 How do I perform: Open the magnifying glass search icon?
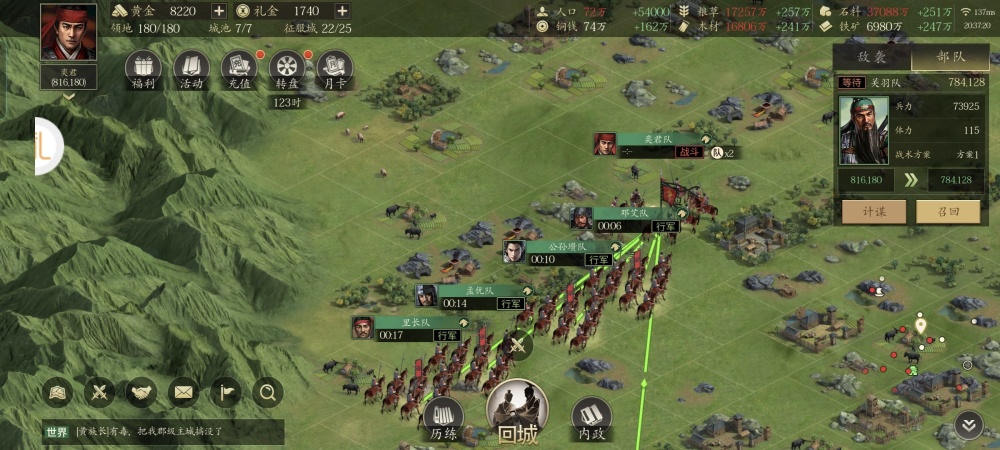[267, 392]
